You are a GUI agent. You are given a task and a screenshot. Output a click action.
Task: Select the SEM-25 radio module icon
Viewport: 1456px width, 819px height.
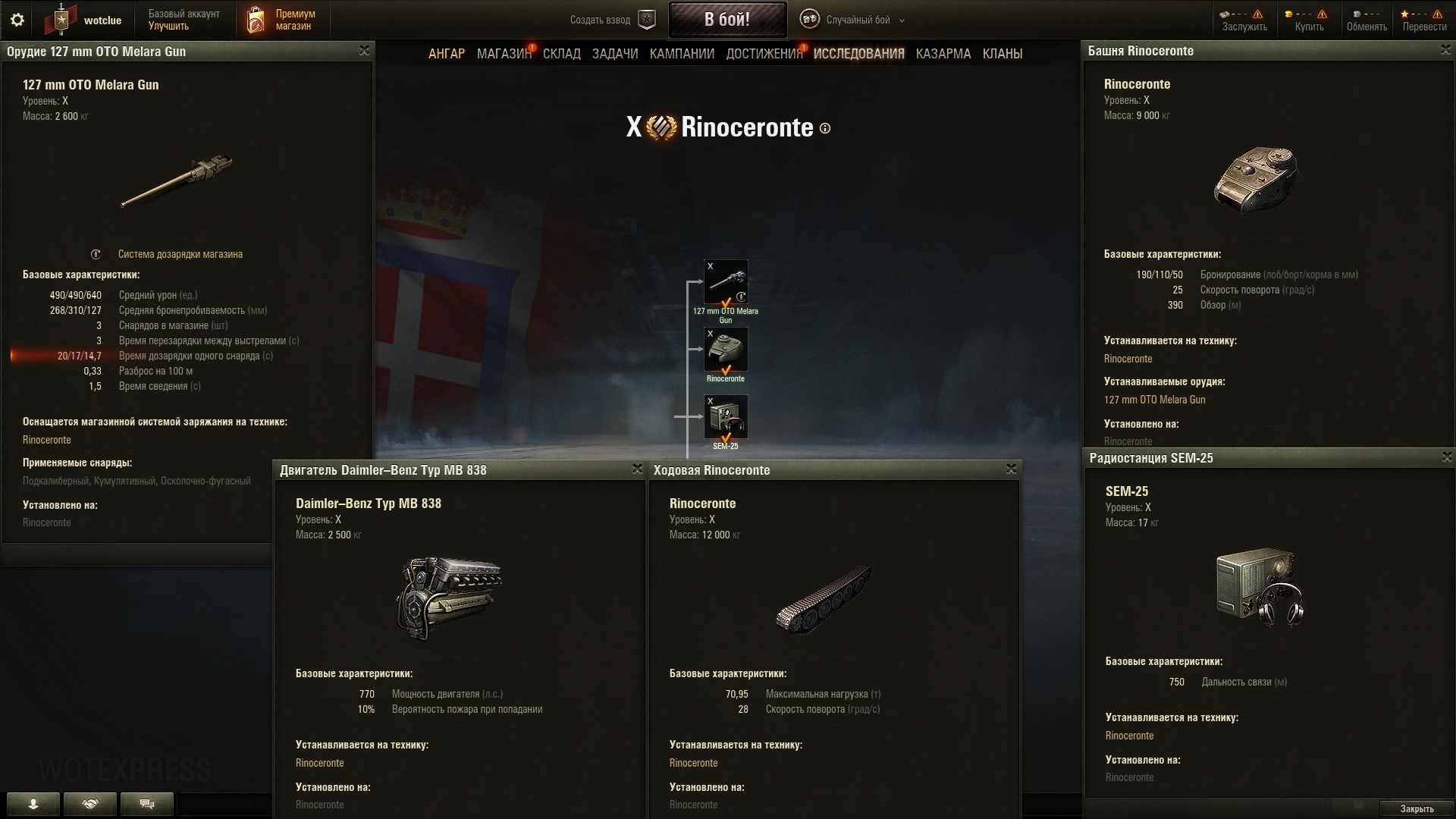click(726, 417)
